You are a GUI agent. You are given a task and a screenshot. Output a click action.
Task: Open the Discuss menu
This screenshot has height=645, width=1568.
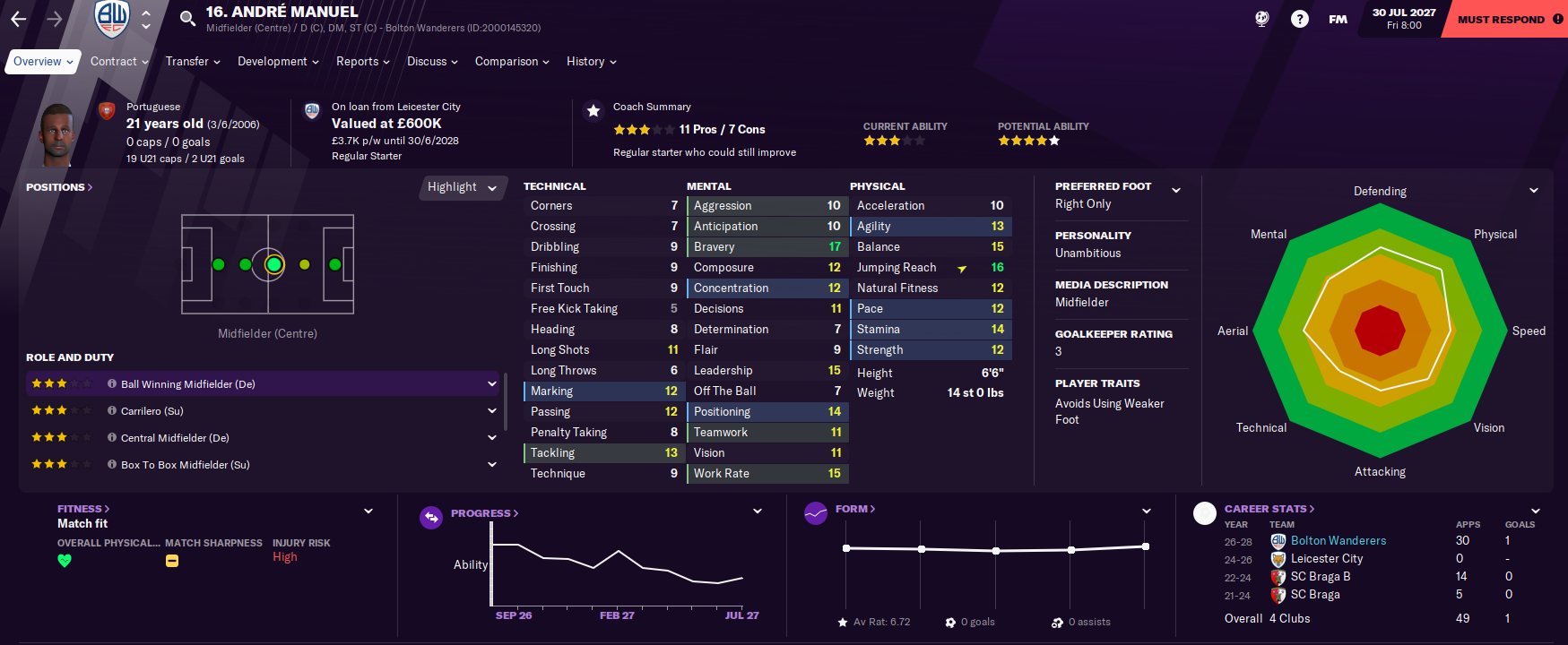tap(432, 62)
